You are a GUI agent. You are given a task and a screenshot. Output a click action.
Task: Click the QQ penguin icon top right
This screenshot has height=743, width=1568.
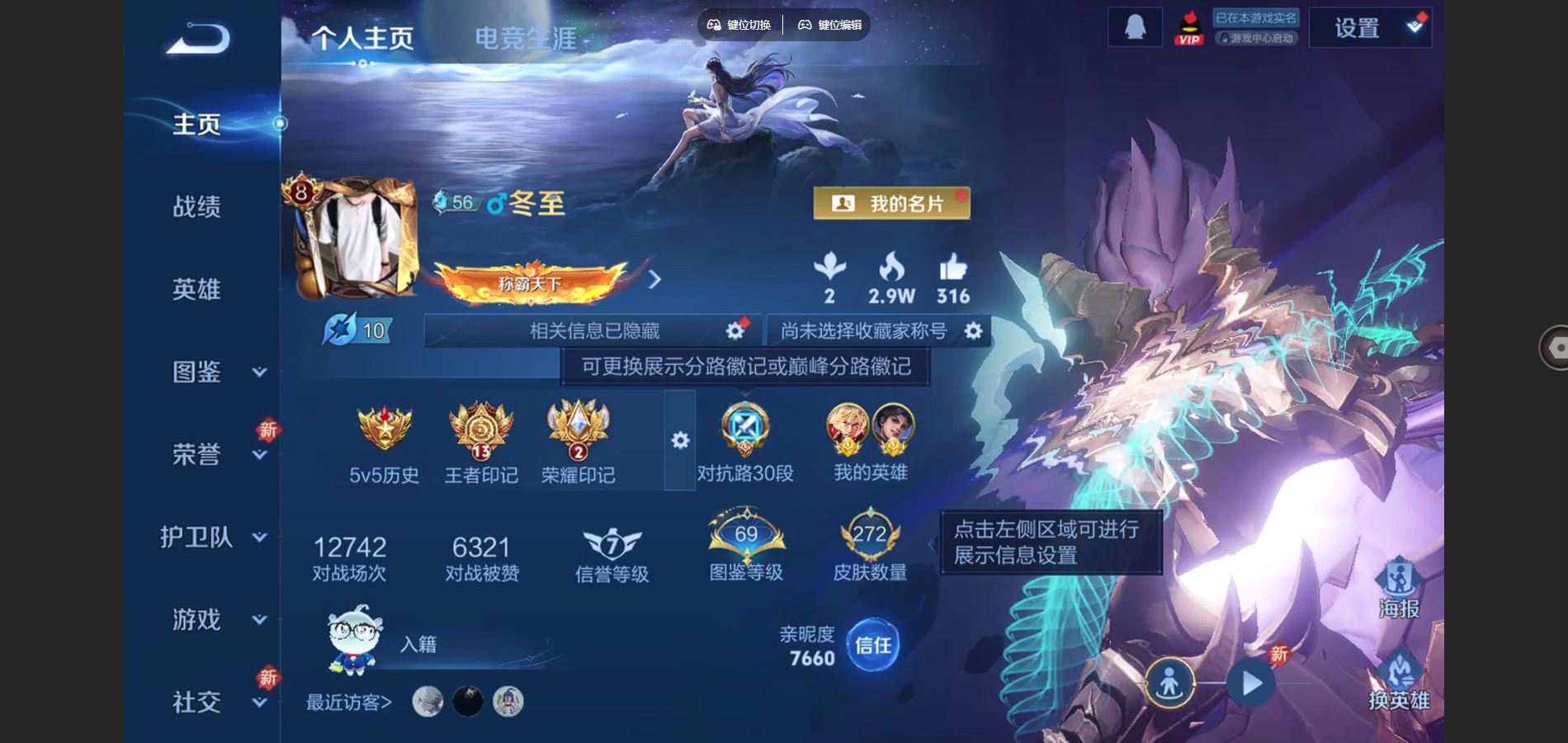(1134, 26)
